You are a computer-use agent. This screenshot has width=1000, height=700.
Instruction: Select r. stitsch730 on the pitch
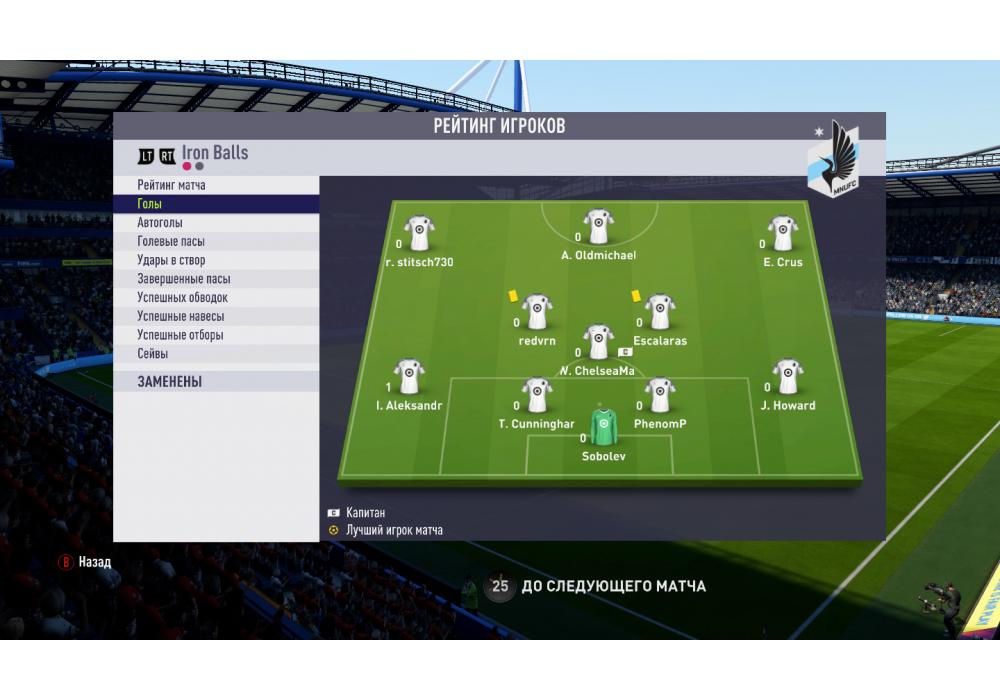click(x=419, y=234)
